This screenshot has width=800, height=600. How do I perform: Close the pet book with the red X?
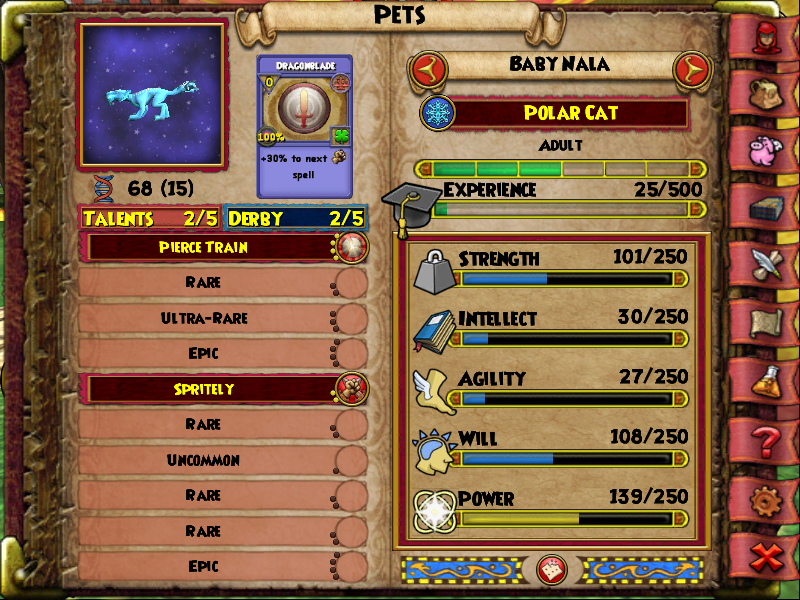767,556
